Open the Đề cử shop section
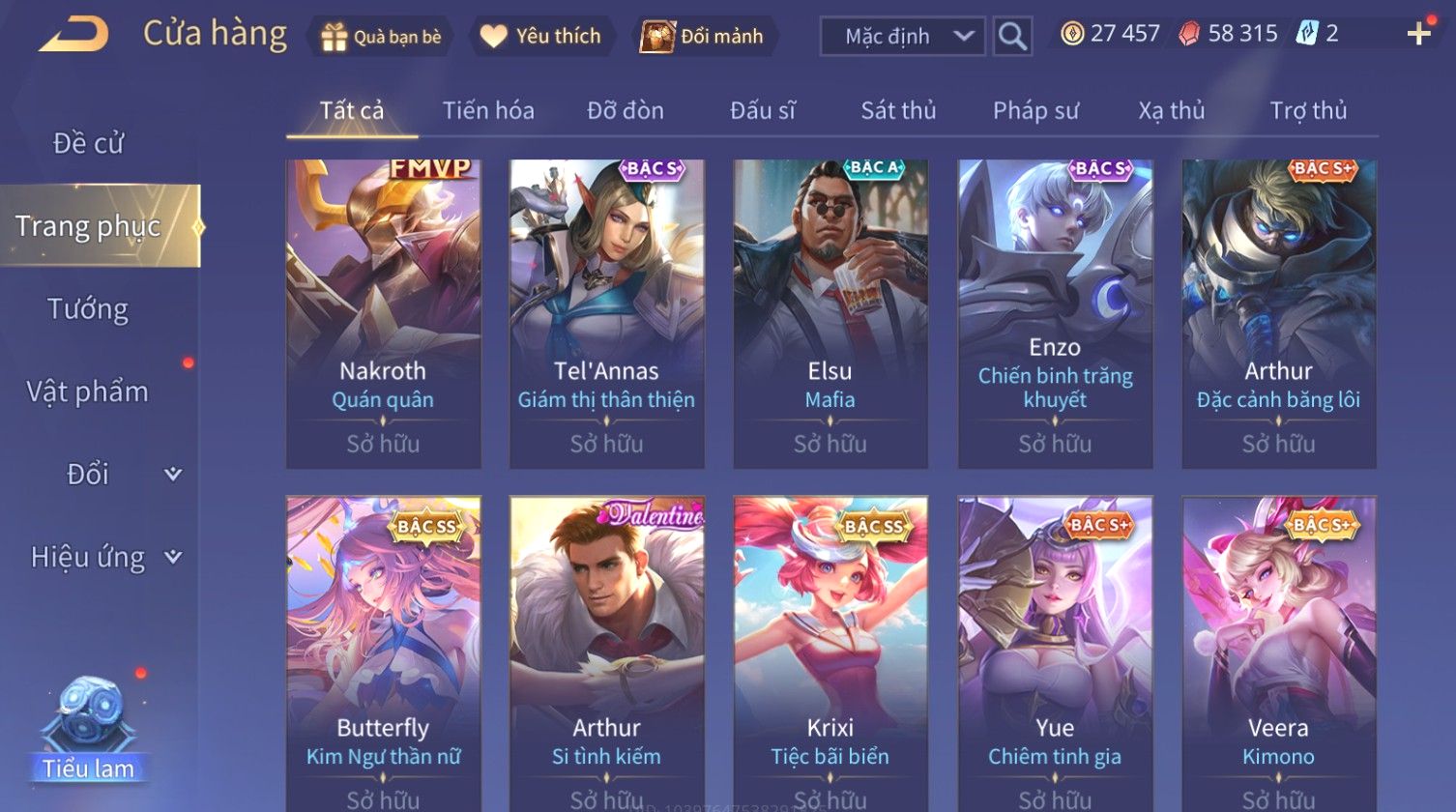The height and width of the screenshot is (812, 1456). [x=88, y=143]
